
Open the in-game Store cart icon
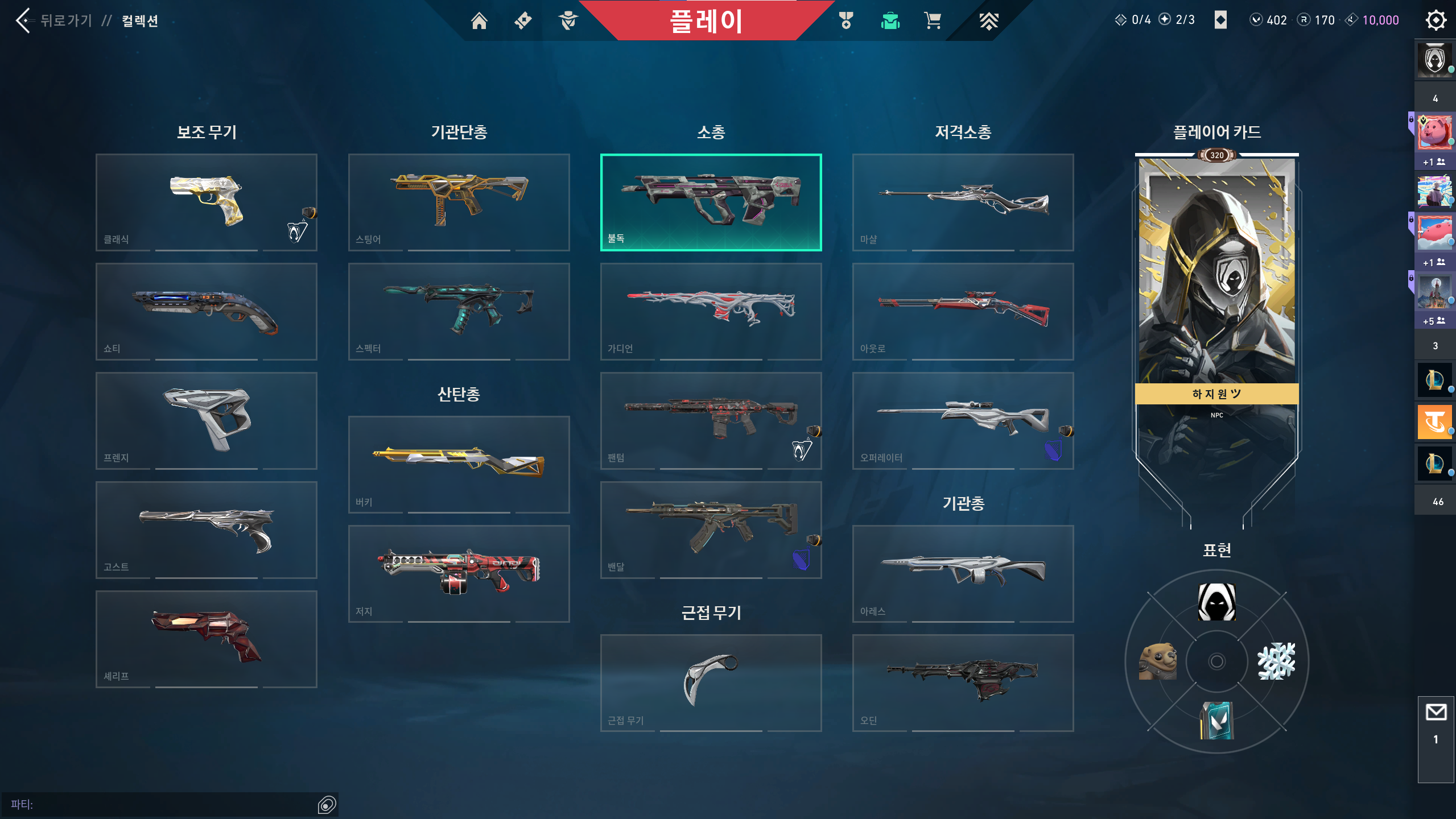tap(933, 20)
